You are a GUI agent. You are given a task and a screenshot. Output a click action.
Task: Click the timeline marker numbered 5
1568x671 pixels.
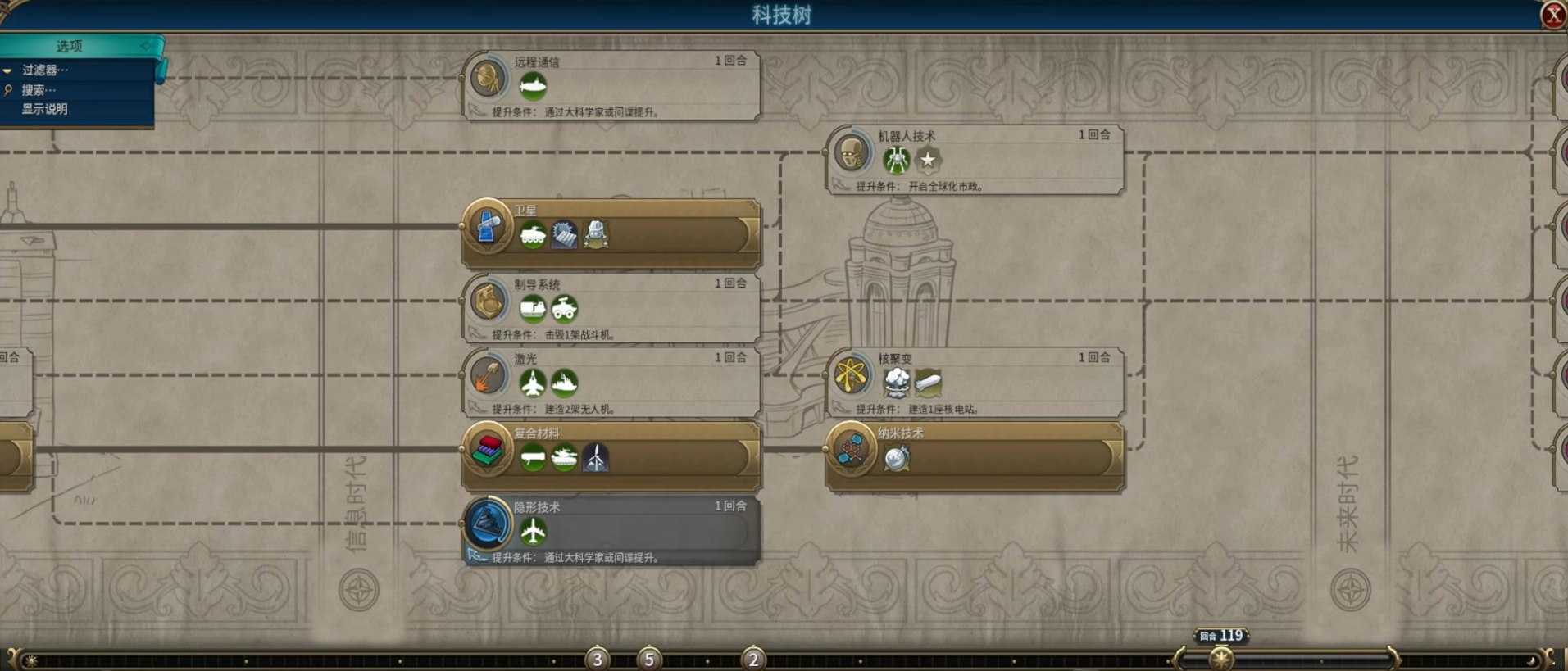pos(649,659)
